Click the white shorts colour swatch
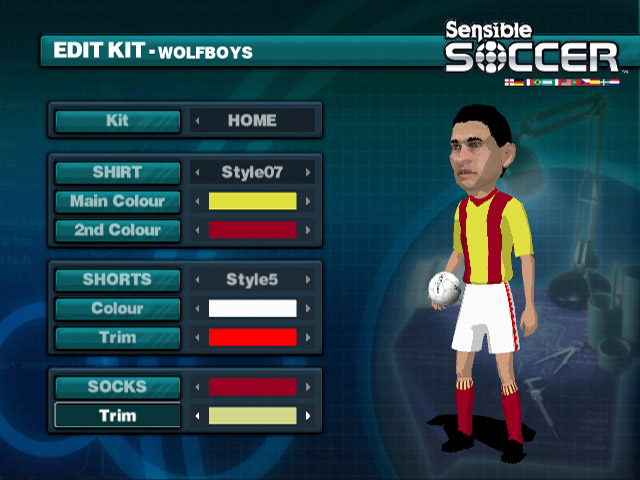Viewport: 640px width, 480px height. click(252, 308)
